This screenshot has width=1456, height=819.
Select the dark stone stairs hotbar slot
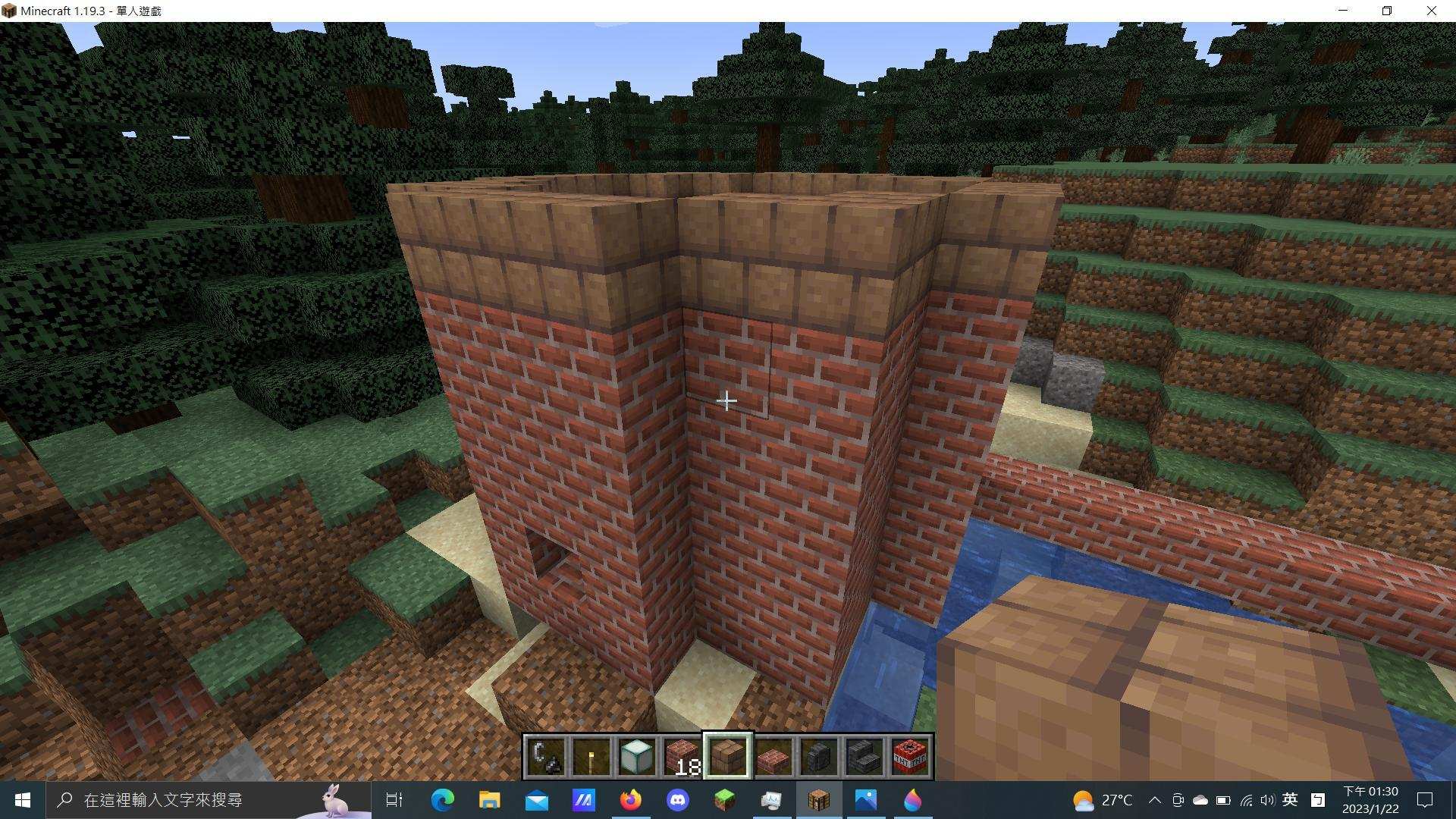[865, 754]
